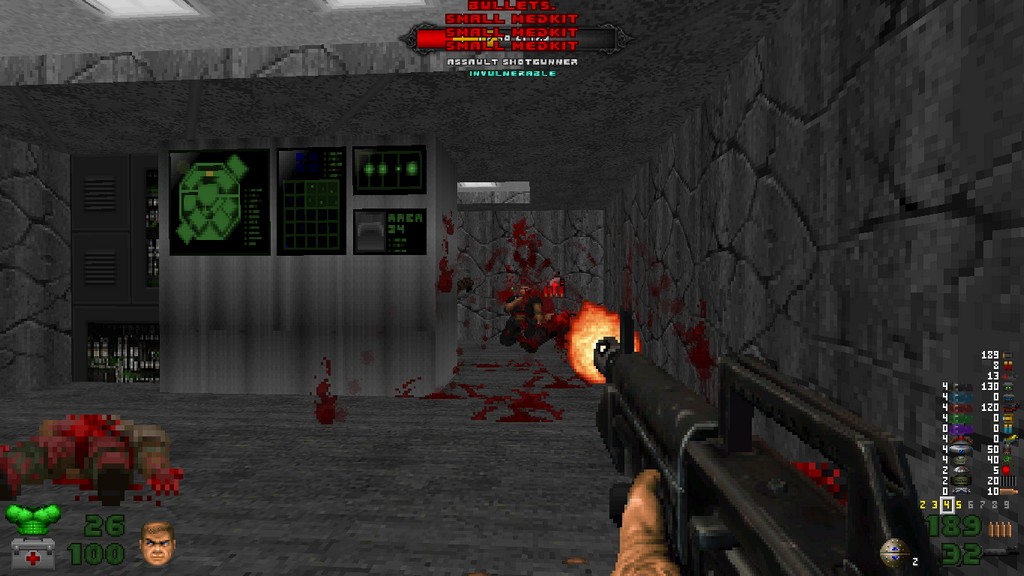Select the highlighted weapon slot 4
Viewport: 1024px width, 576px height.
tap(945, 506)
